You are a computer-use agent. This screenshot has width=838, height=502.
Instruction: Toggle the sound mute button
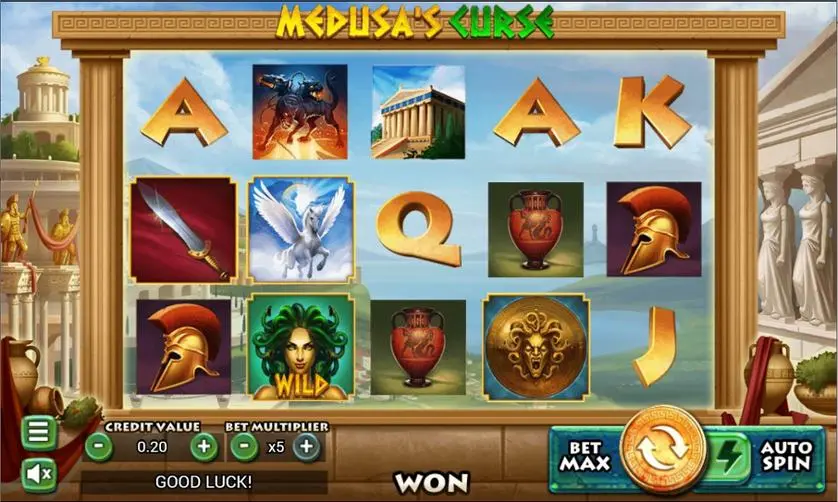click(38, 471)
